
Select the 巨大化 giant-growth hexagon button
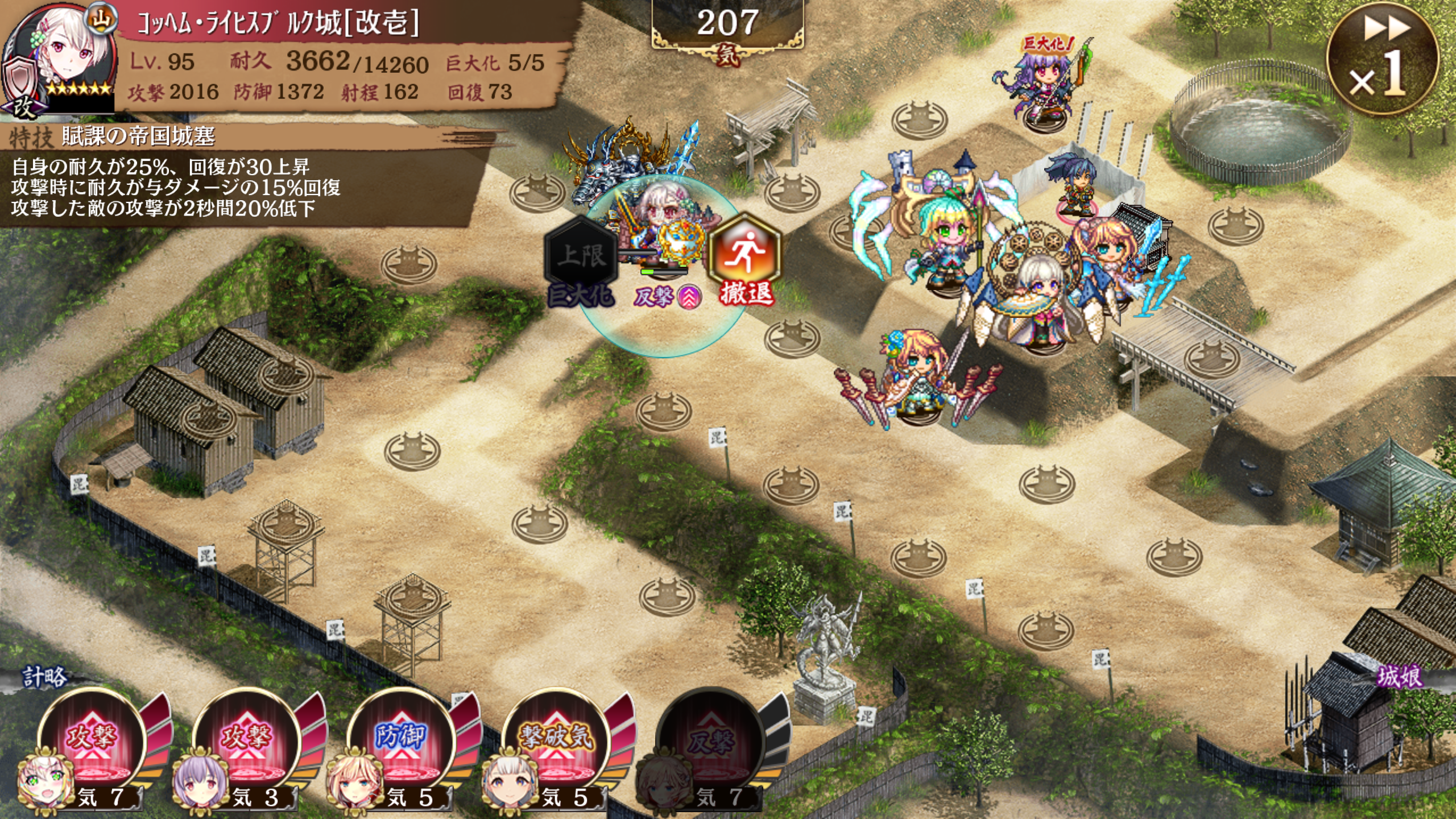581,259
